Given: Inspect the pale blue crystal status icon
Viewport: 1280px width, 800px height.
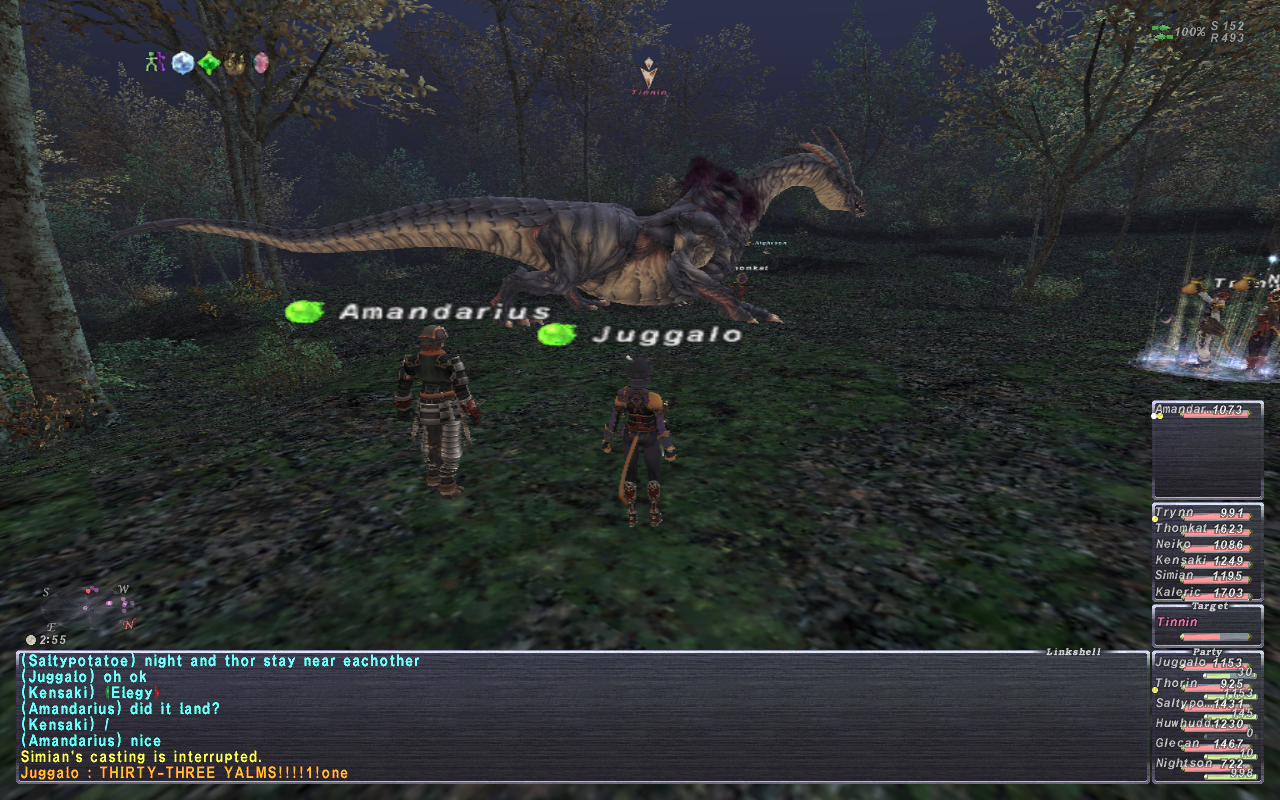Looking at the screenshot, I should click(x=182, y=62).
